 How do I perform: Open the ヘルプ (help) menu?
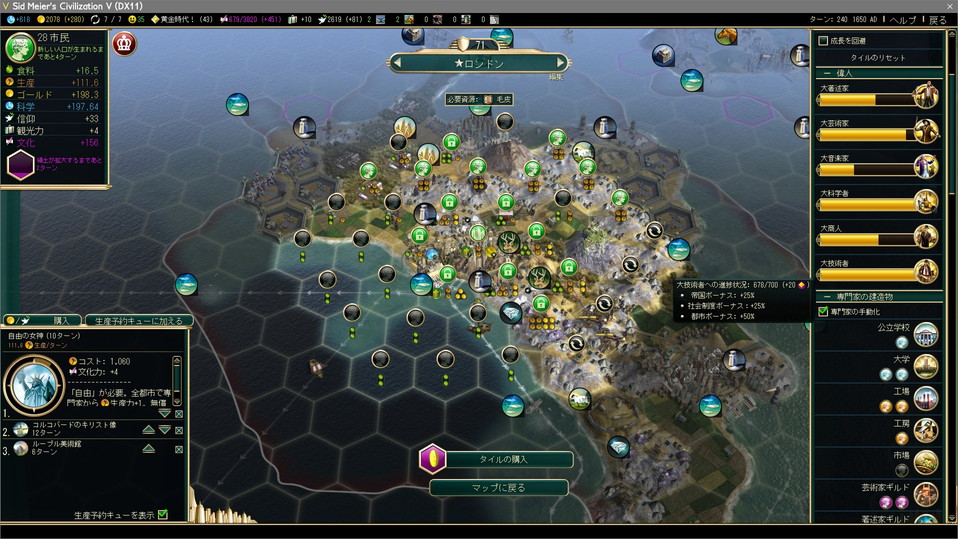click(x=902, y=19)
